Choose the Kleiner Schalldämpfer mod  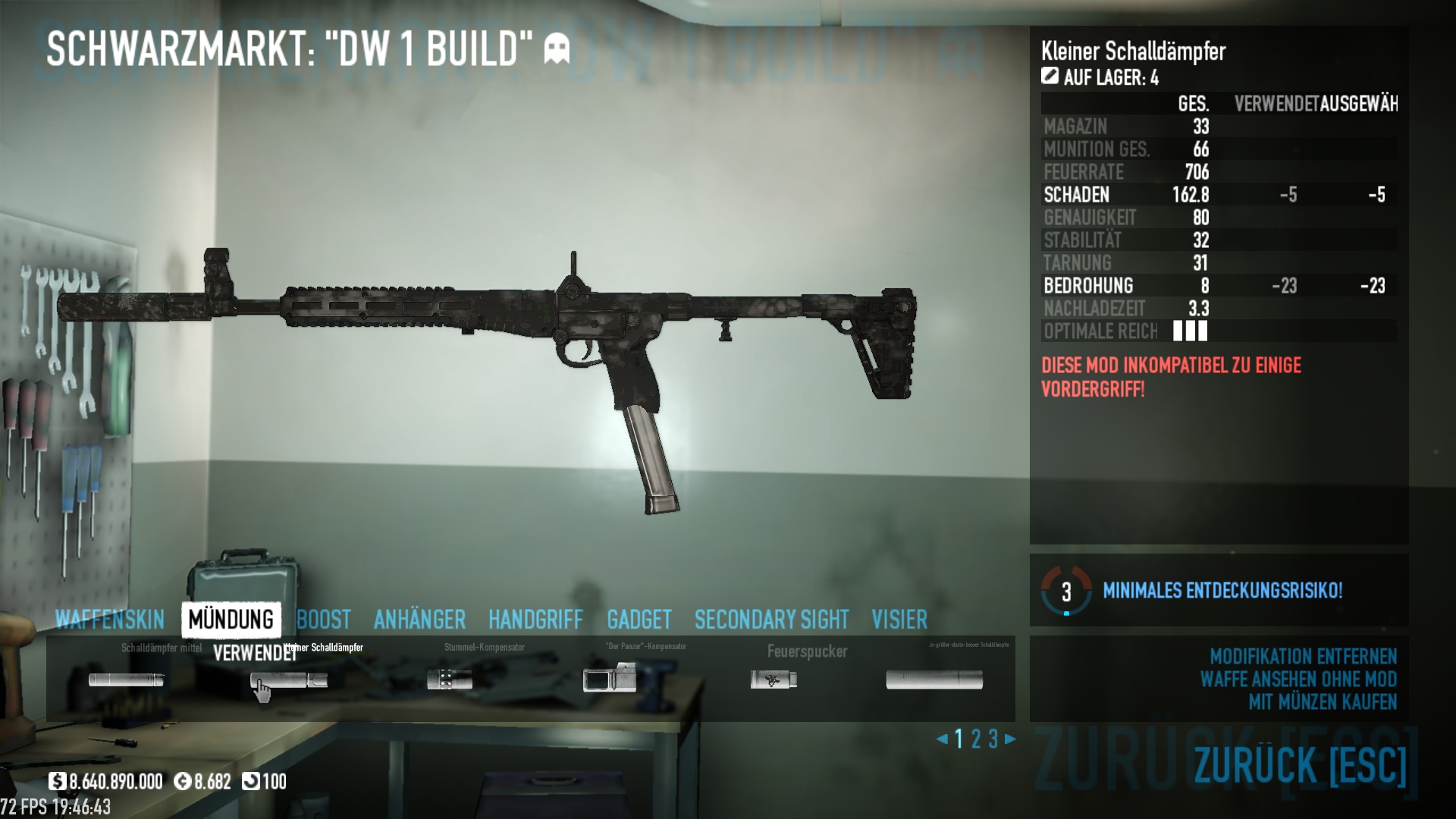tap(289, 679)
